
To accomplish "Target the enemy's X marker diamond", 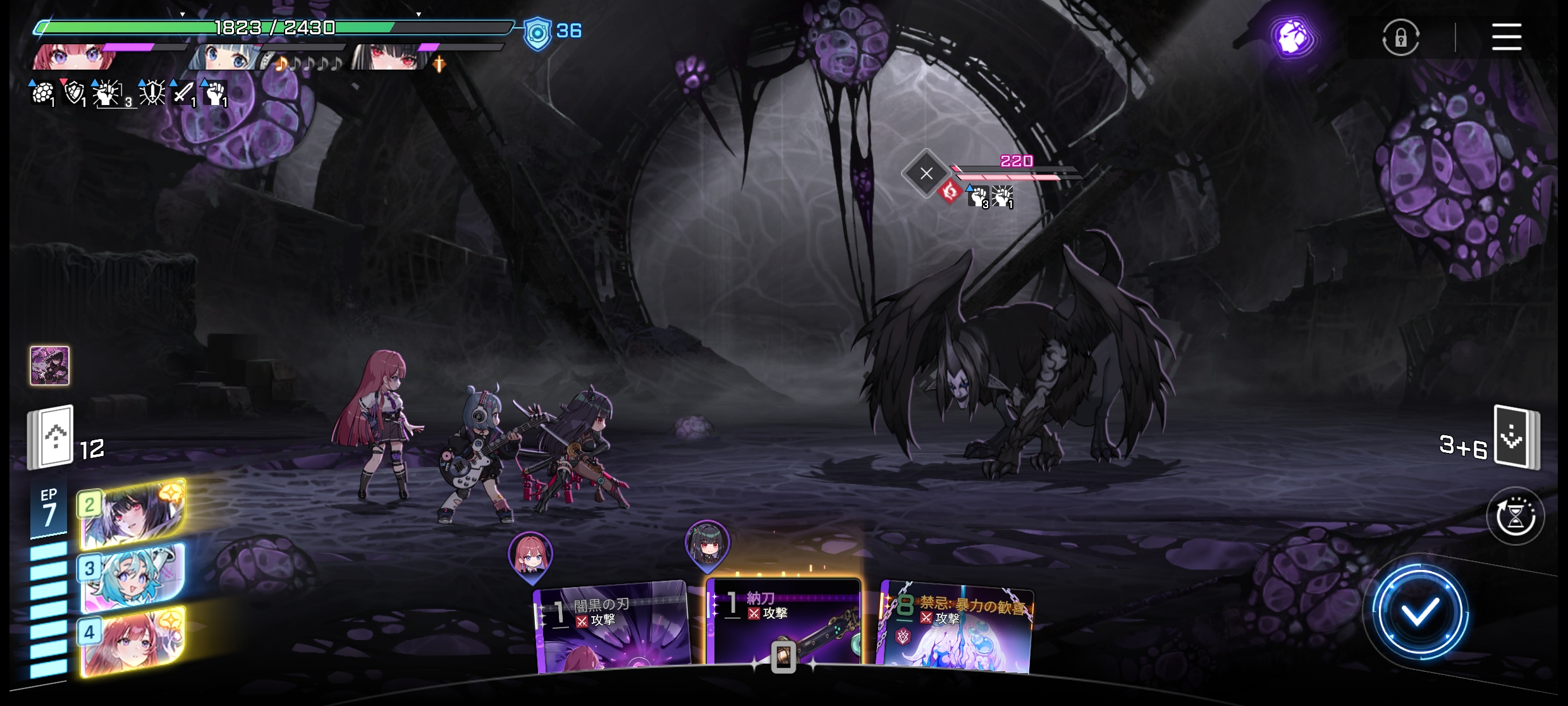I will [x=926, y=173].
